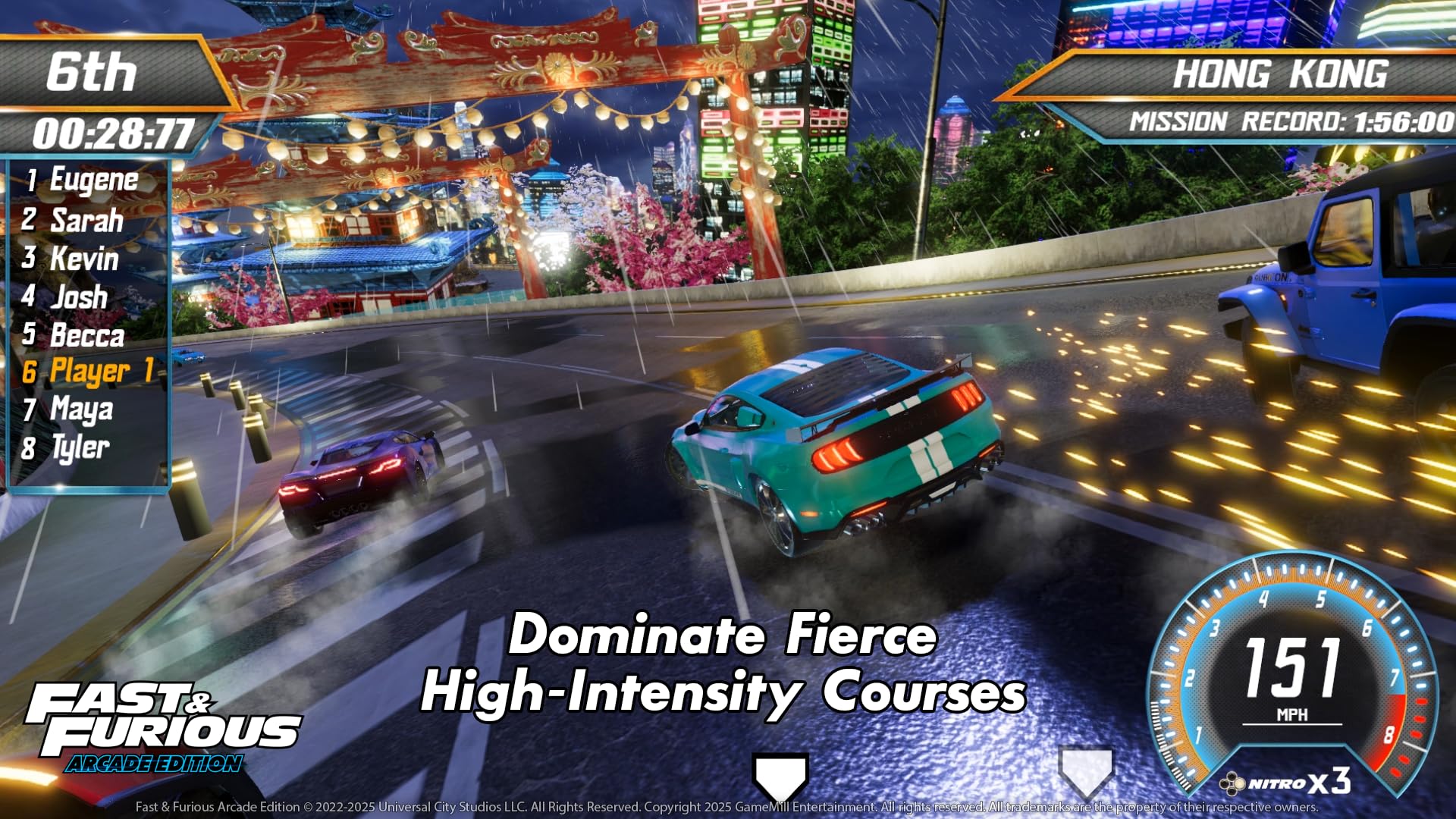Viewport: 1456px width, 819px height.
Task: Select Becca in the race standings
Action: coord(87,334)
